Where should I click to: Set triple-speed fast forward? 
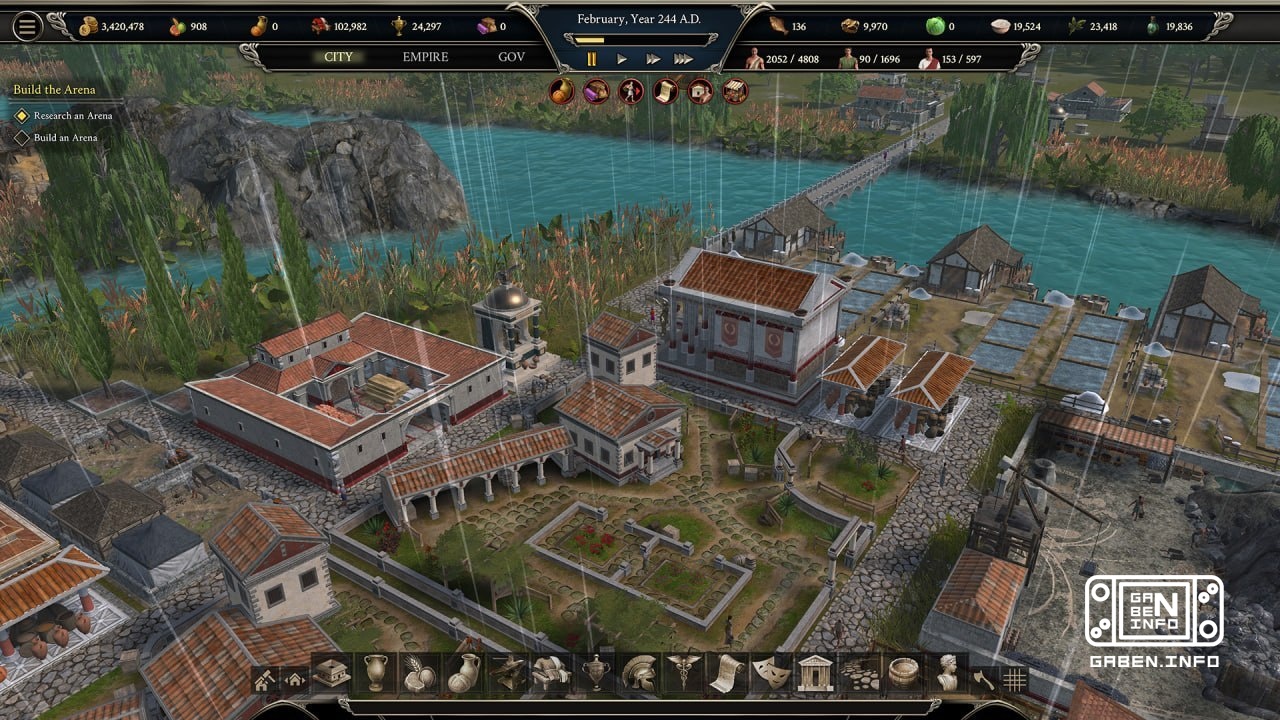tap(685, 58)
